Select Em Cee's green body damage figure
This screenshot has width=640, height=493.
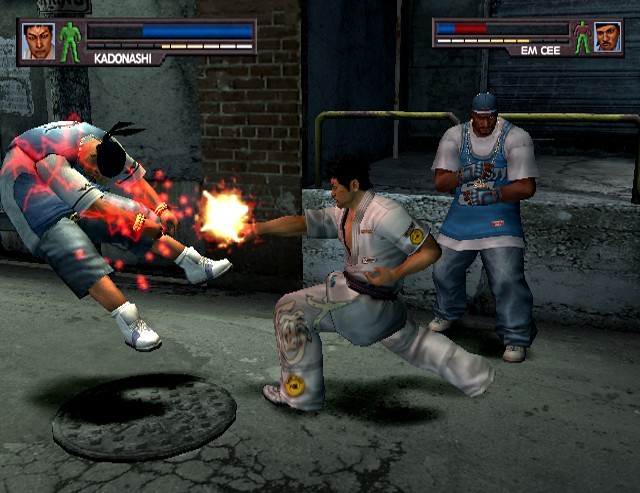pos(582,37)
